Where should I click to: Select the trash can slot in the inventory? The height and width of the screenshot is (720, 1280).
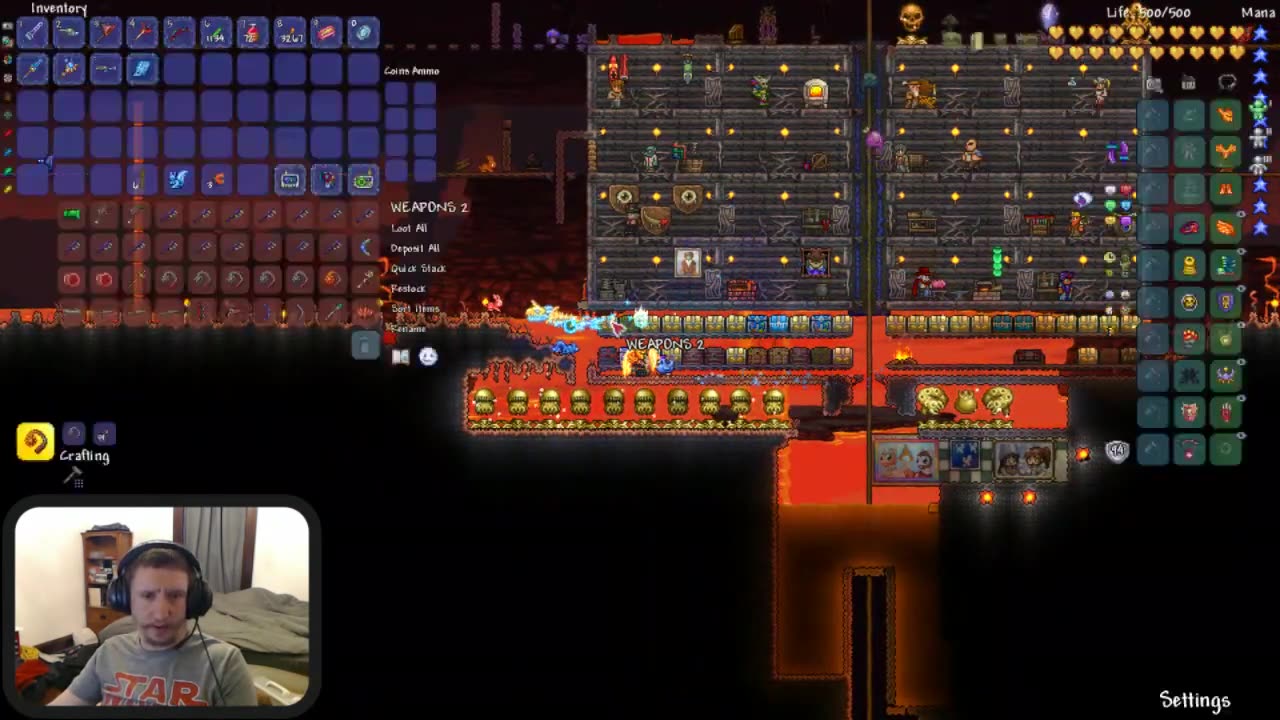click(x=364, y=344)
